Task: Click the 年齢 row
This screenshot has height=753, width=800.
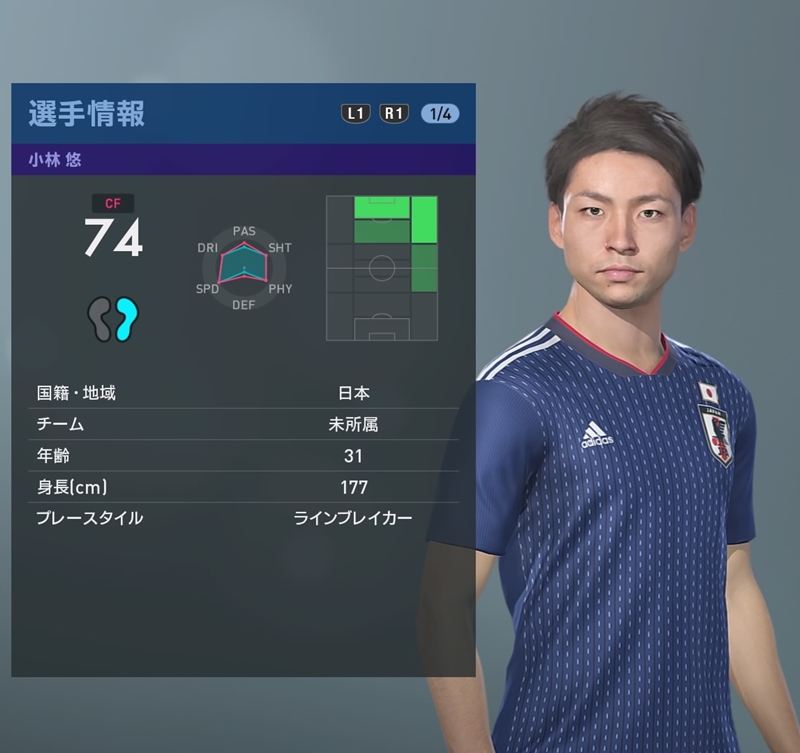Action: tap(243, 456)
